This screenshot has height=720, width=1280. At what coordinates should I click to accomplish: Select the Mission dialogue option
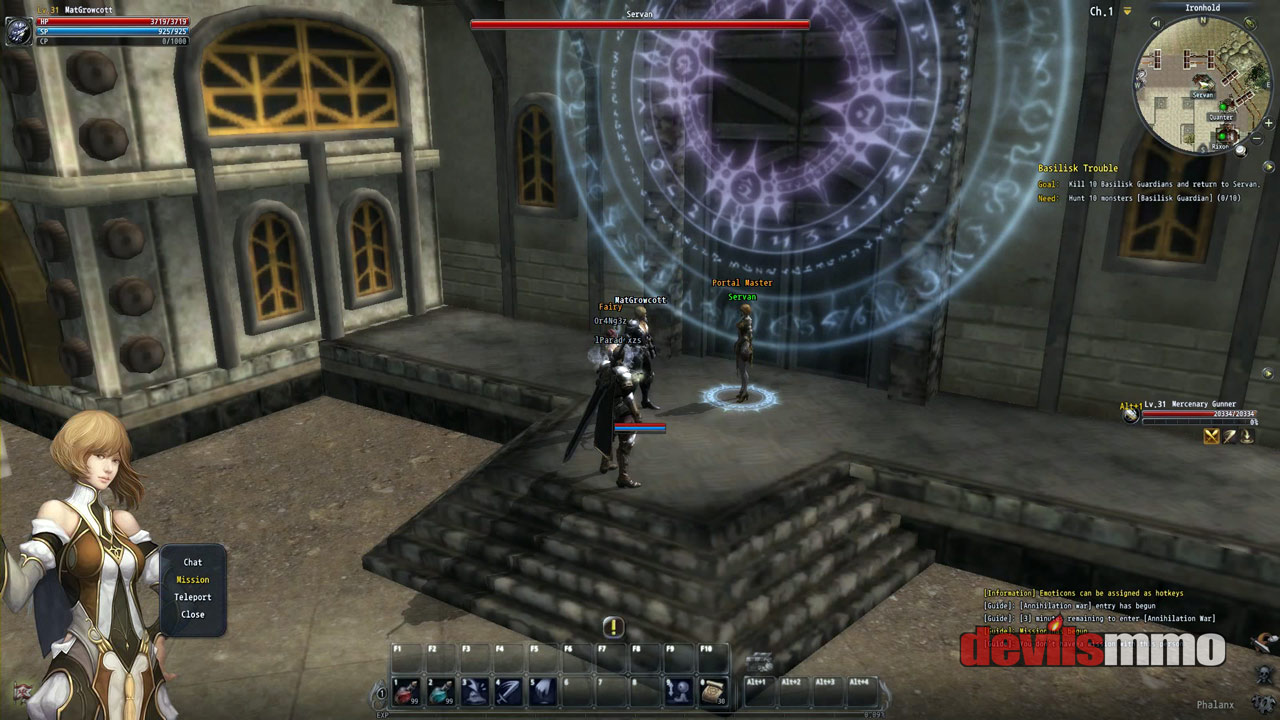pyautogui.click(x=192, y=580)
